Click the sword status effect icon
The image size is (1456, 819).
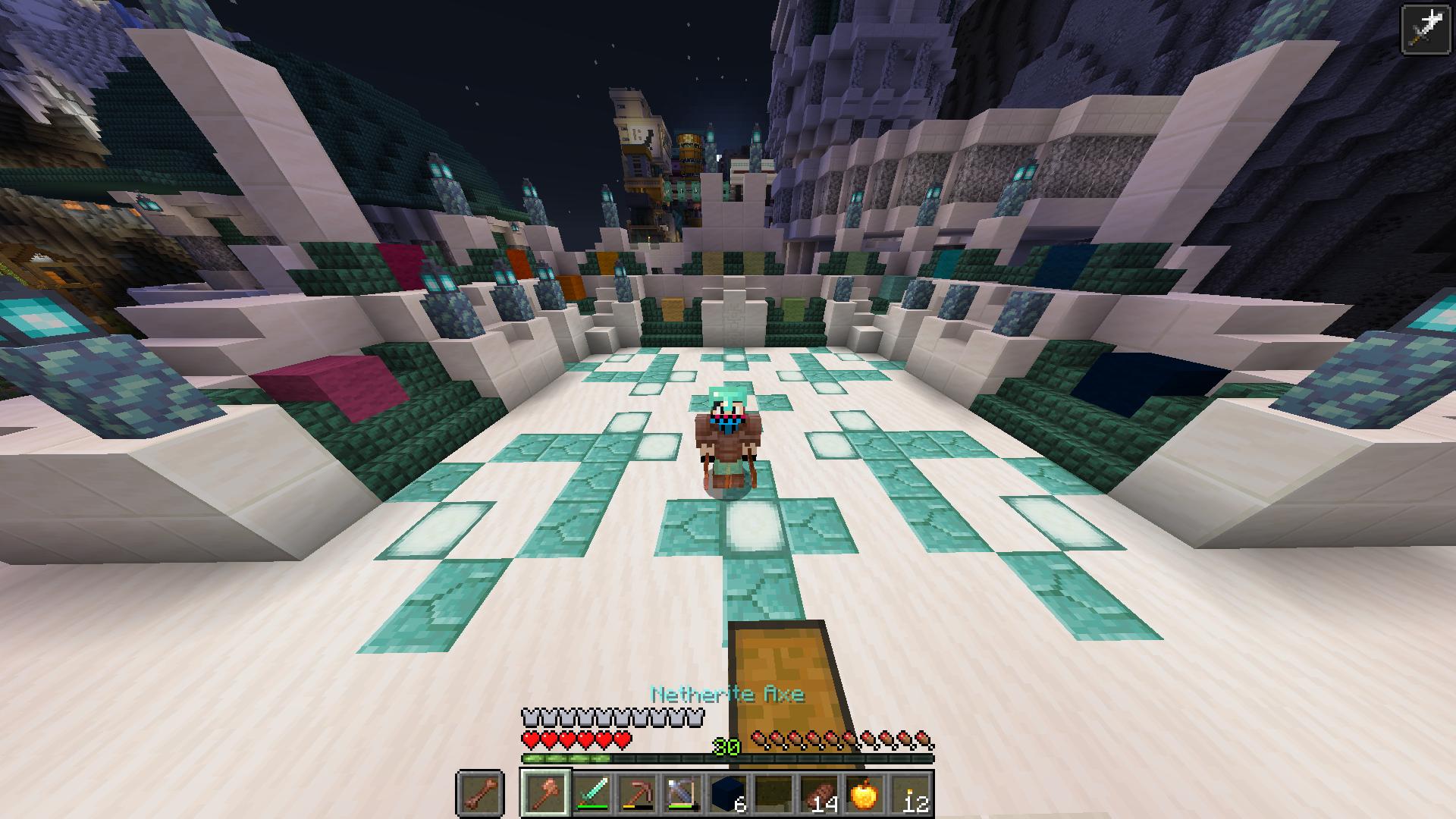pyautogui.click(x=1425, y=29)
